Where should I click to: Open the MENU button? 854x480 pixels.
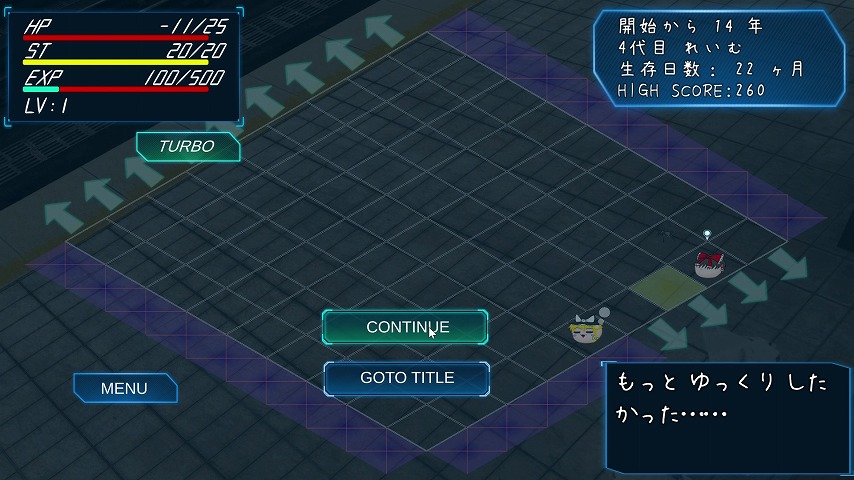(x=125, y=388)
